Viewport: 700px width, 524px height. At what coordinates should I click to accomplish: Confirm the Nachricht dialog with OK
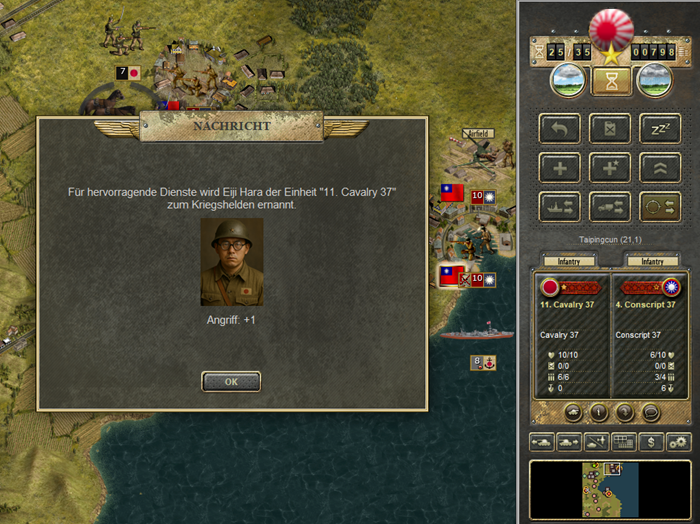point(231,381)
